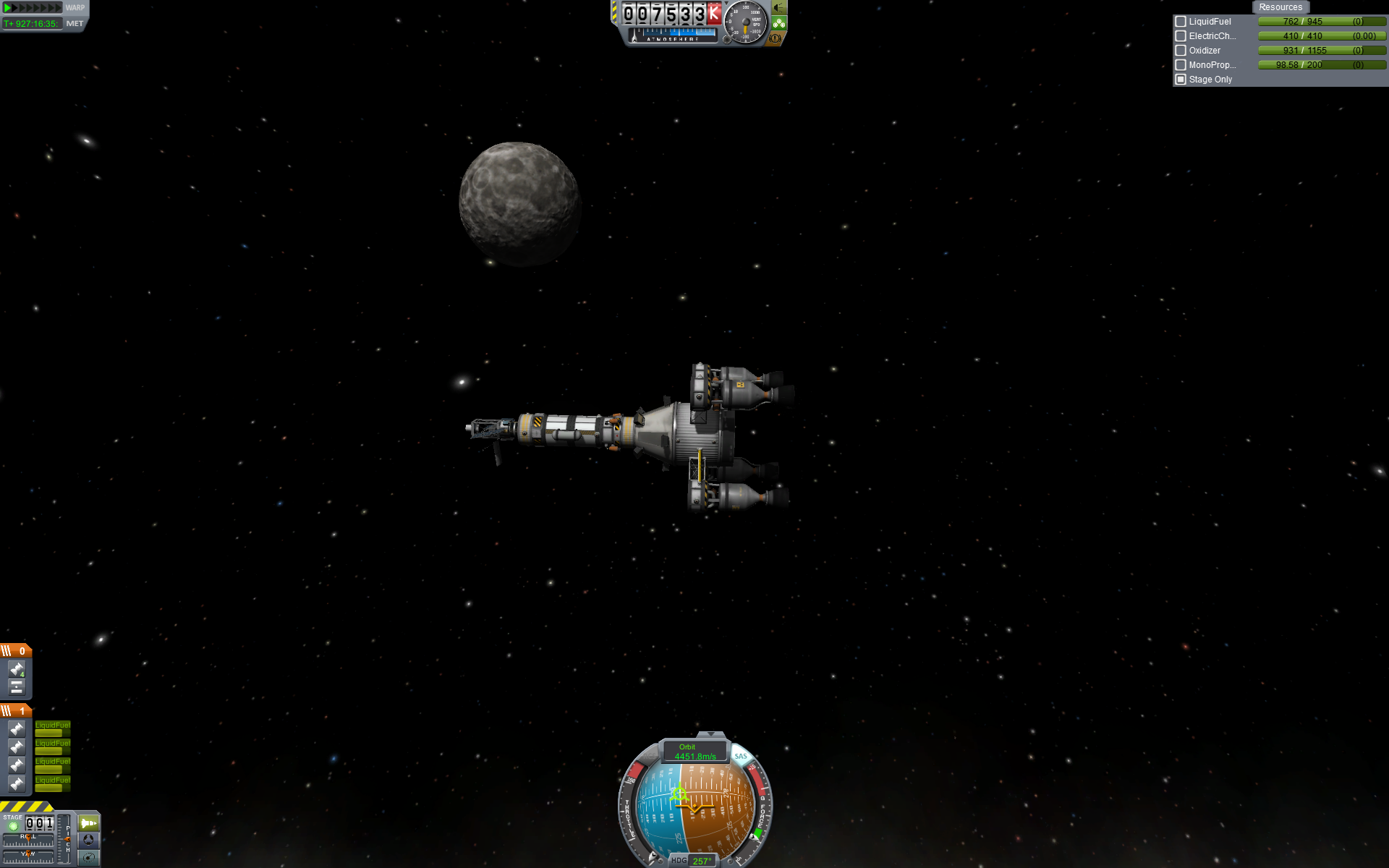The image size is (1389, 868).
Task: Select the decoupler icon in stage 0
Action: [x=17, y=686]
